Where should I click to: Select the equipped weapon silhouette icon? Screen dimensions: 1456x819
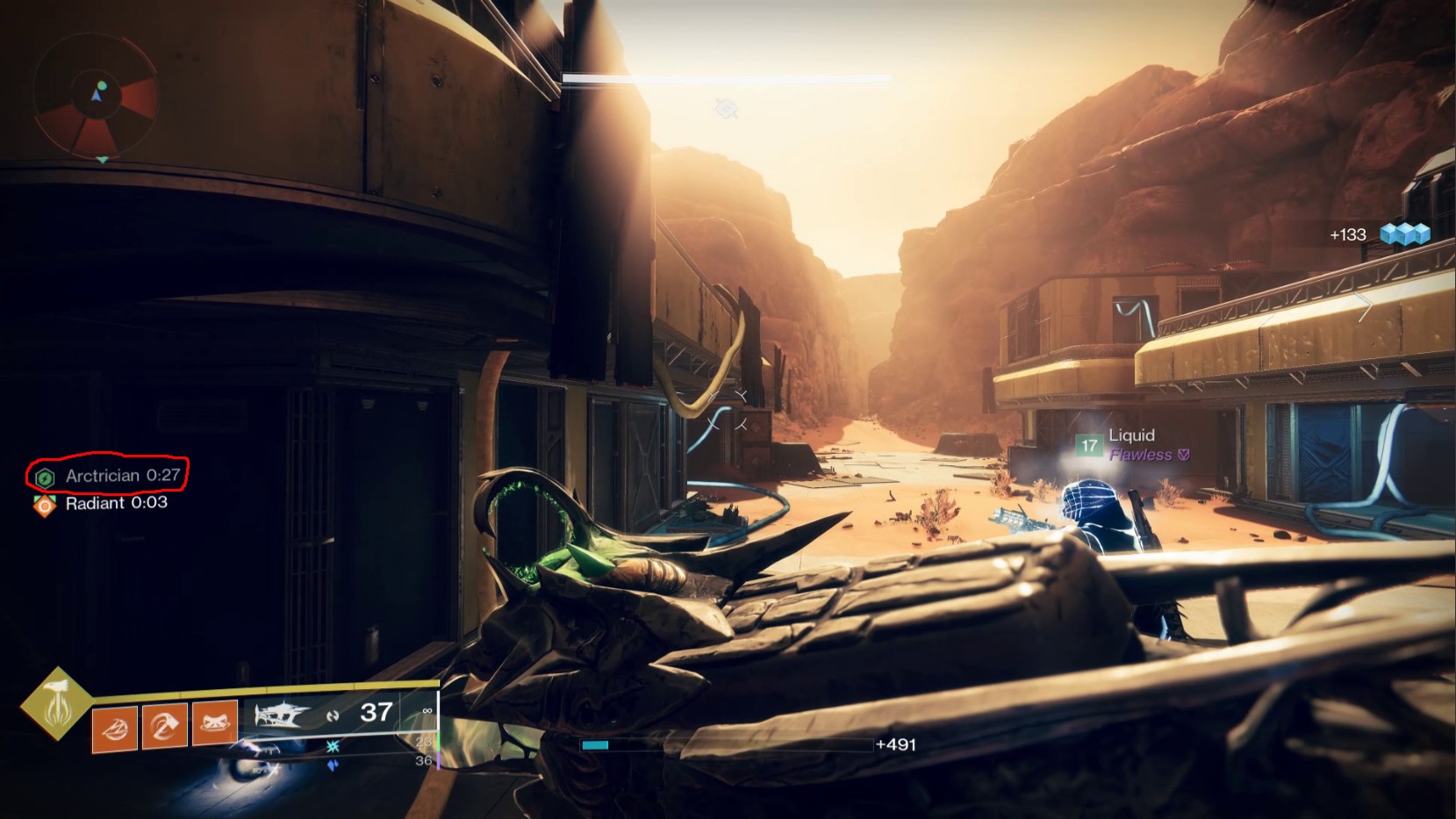(x=282, y=715)
